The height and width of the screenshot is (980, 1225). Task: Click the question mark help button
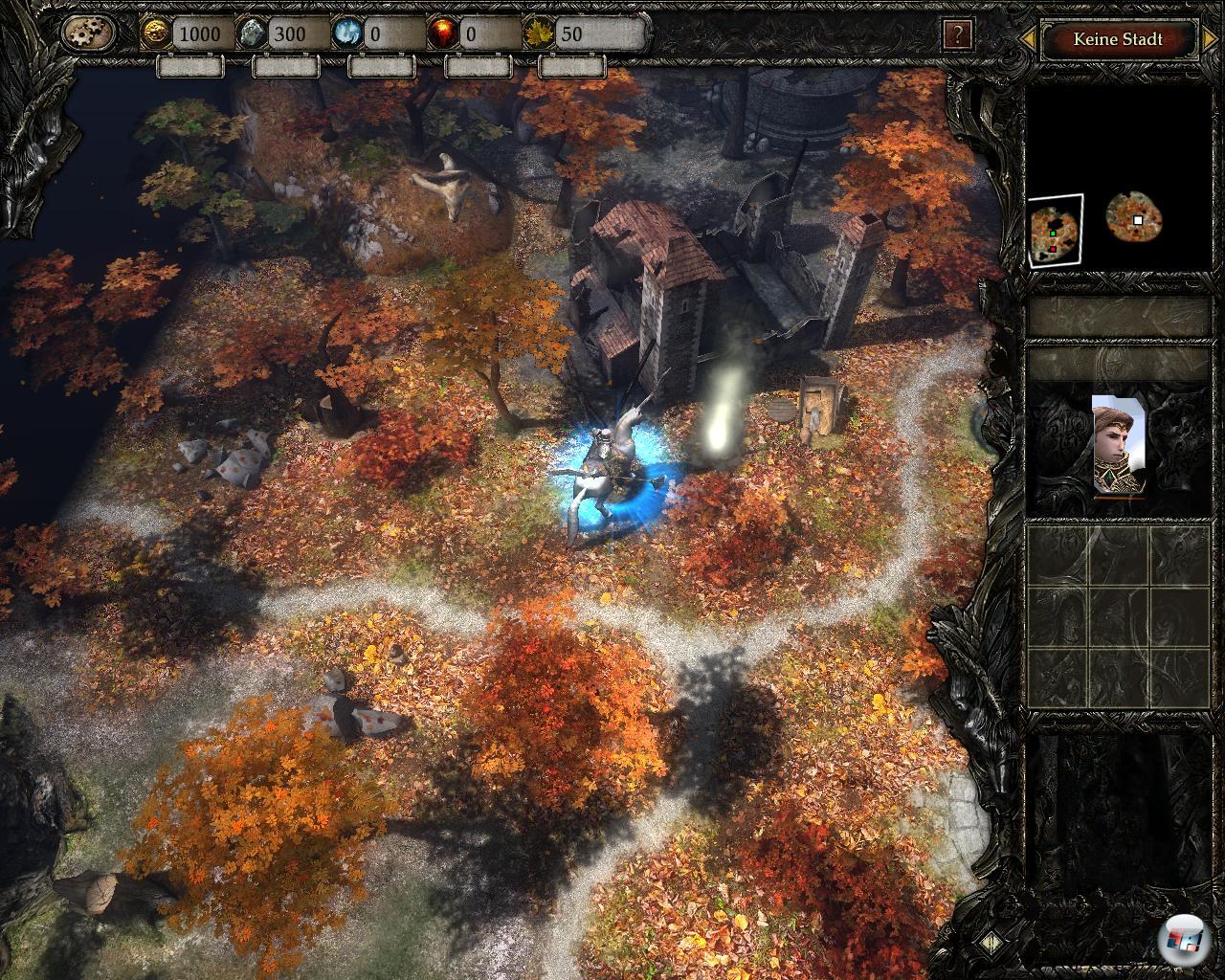[957, 35]
